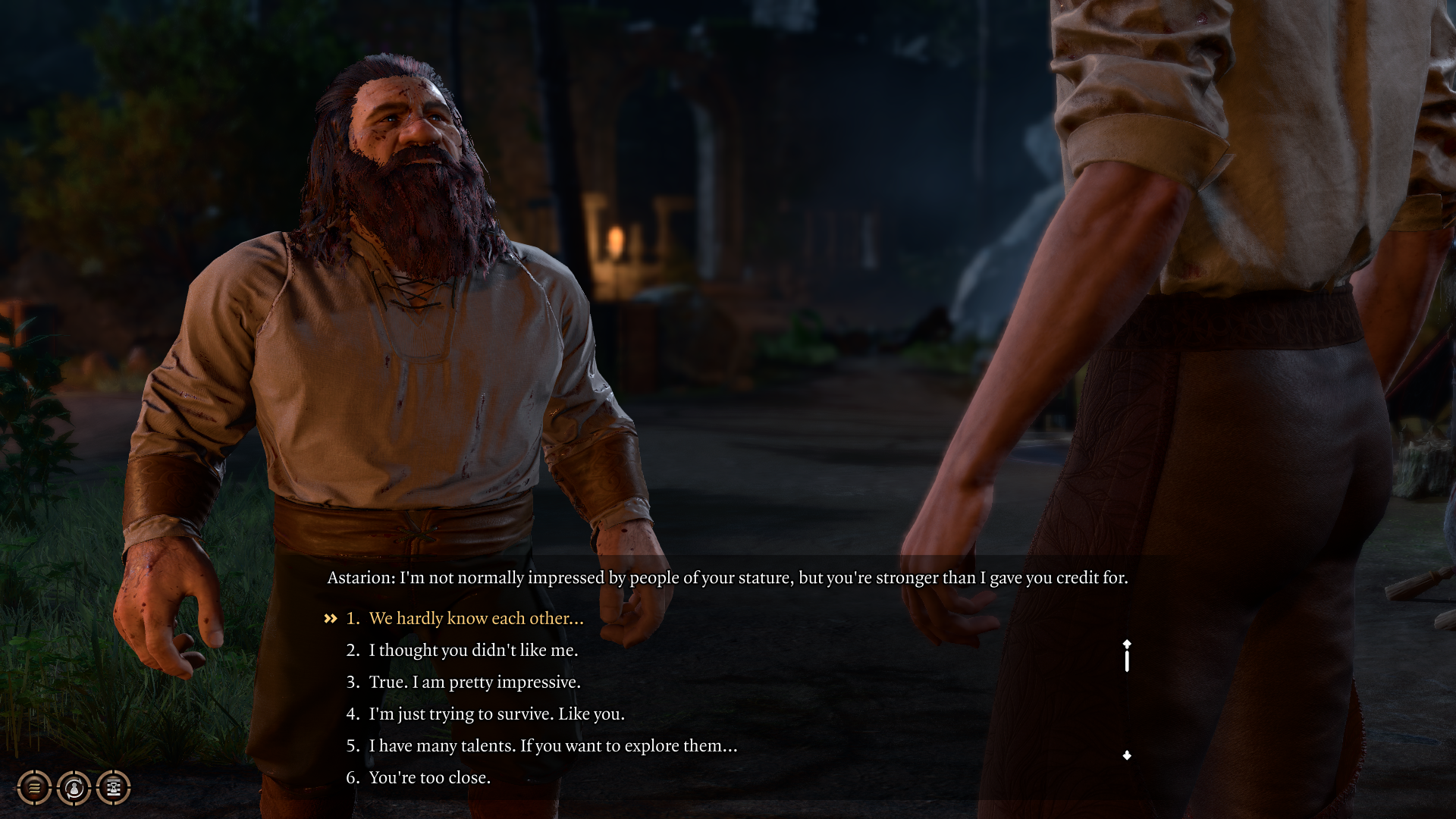Choose the "I have many talents" flirt option

[552, 746]
